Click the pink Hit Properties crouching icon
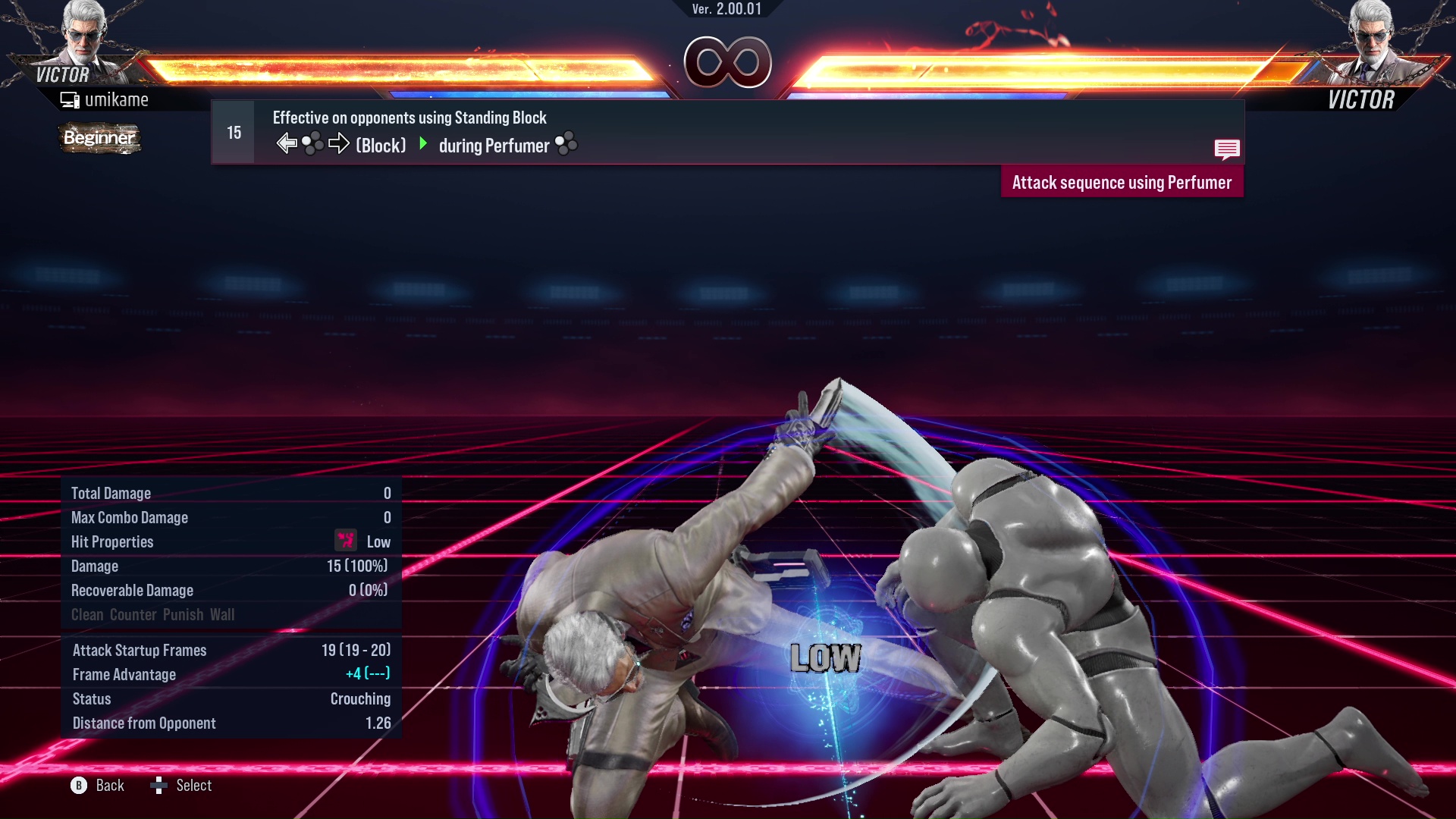Image resolution: width=1456 pixels, height=819 pixels. (345, 541)
